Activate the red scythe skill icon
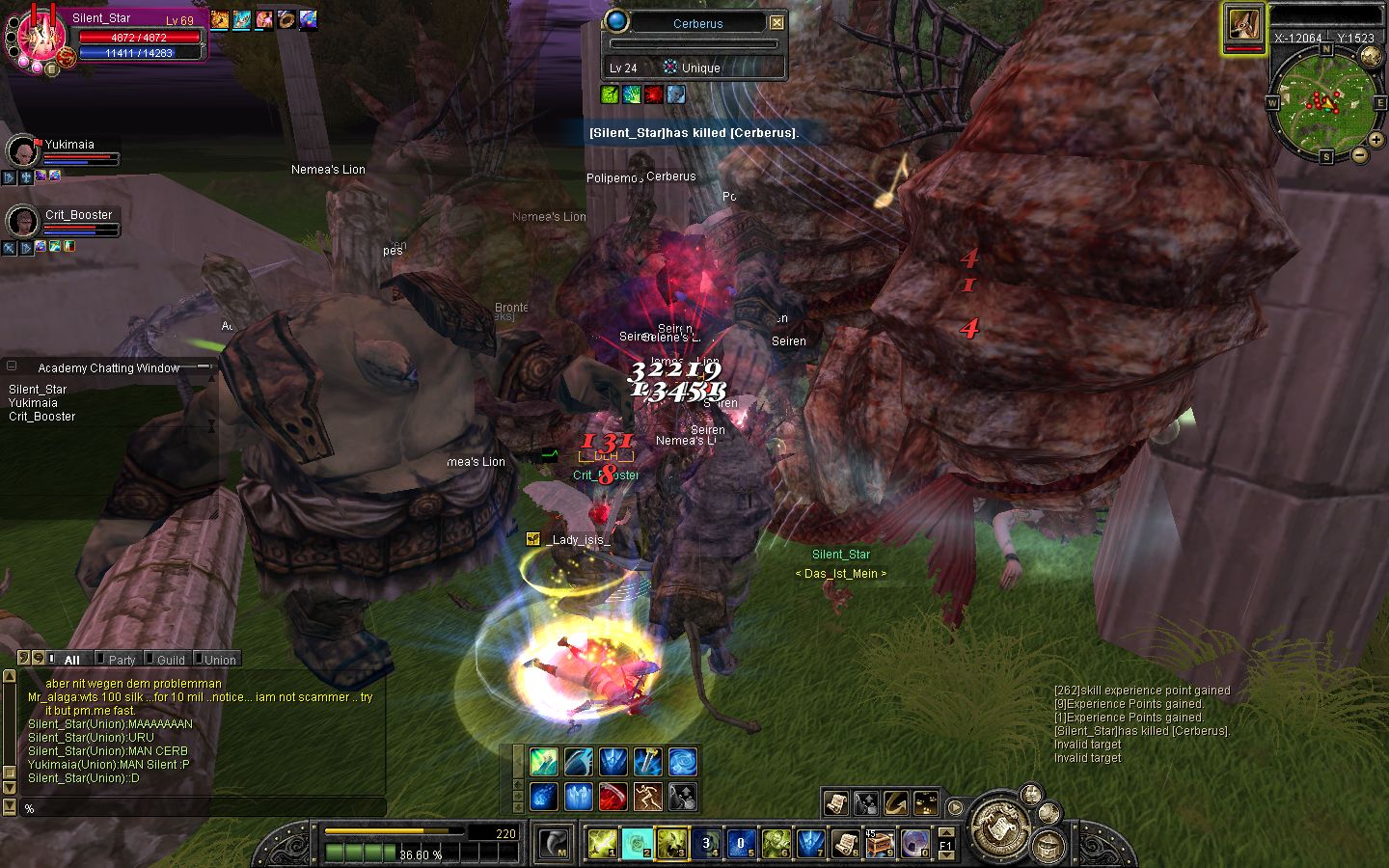The image size is (1389, 868). (x=613, y=797)
